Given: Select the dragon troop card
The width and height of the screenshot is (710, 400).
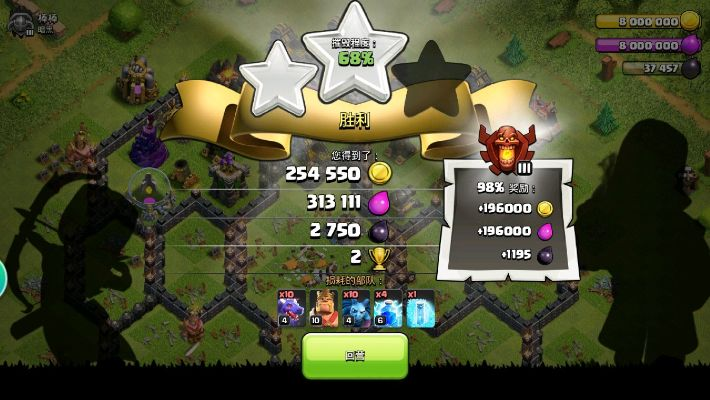Looking at the screenshot, I should pos(292,309).
